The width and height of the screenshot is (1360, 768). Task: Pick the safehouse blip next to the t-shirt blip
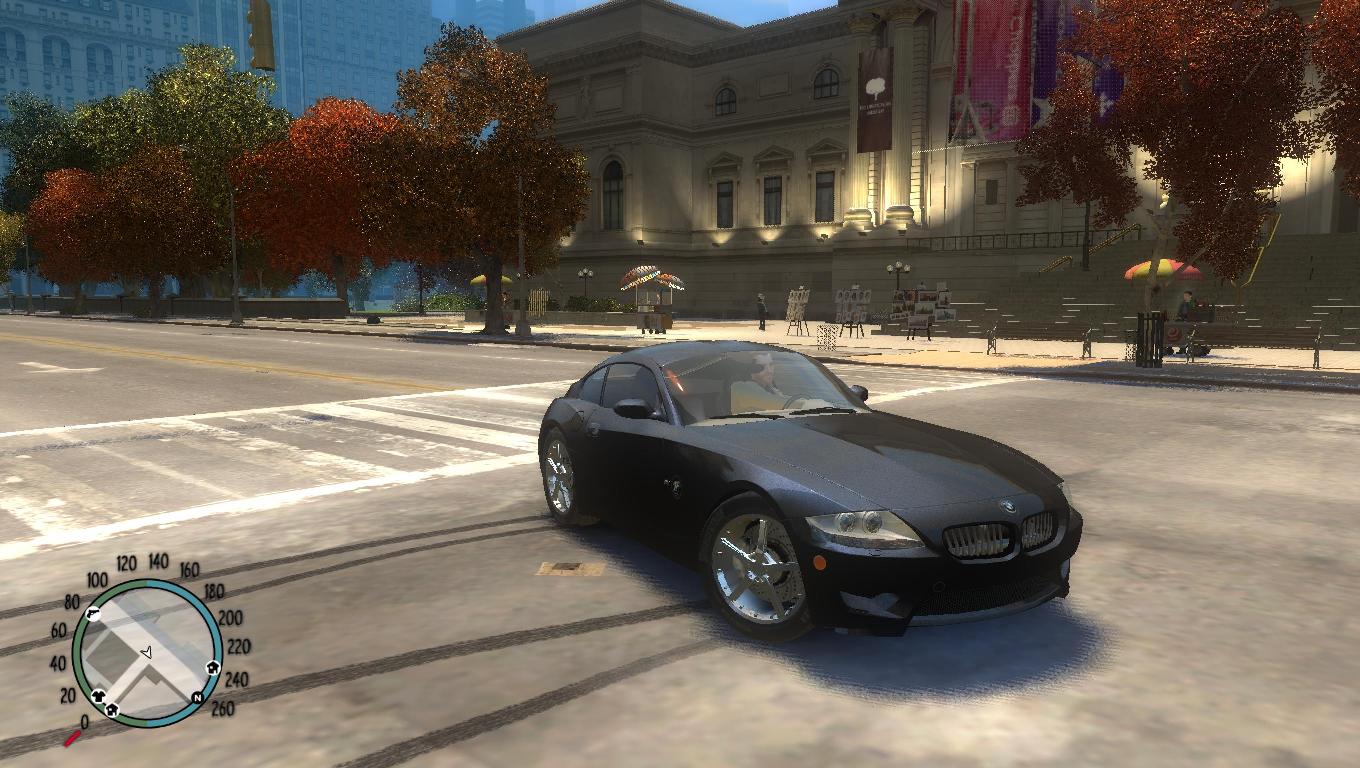pos(113,709)
